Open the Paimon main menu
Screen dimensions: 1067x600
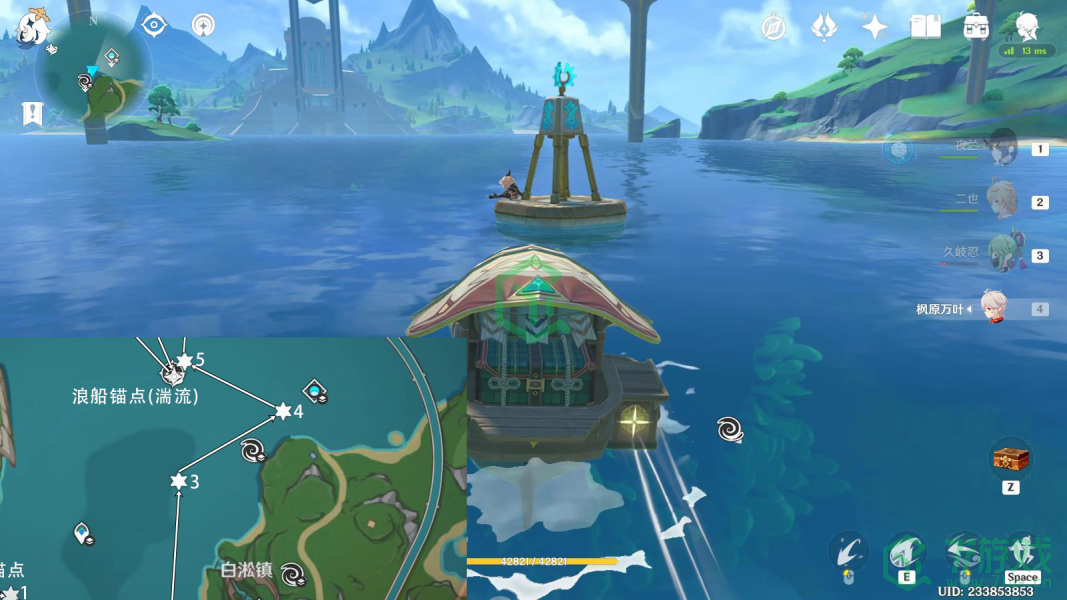(x=33, y=26)
